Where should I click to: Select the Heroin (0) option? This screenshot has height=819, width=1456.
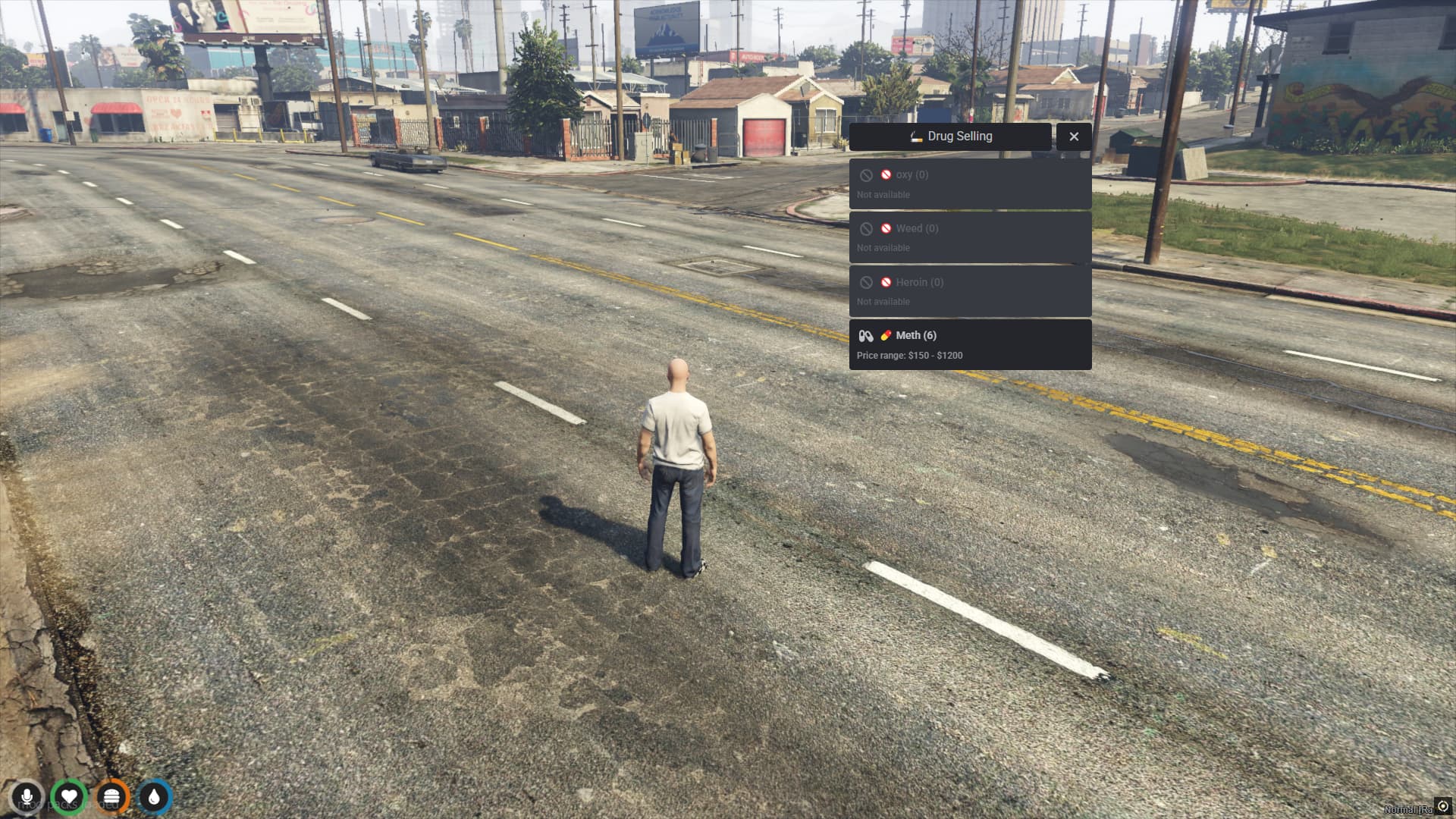click(970, 292)
